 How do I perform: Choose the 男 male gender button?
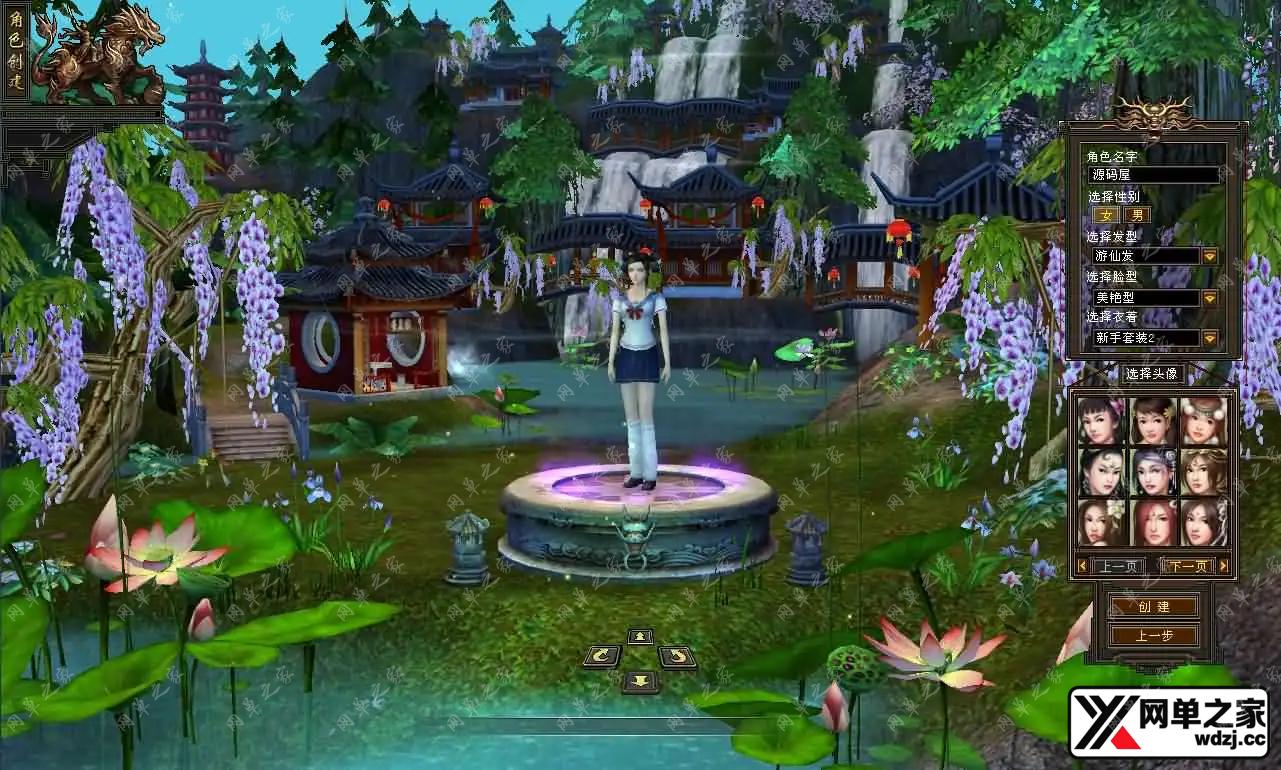[1137, 215]
